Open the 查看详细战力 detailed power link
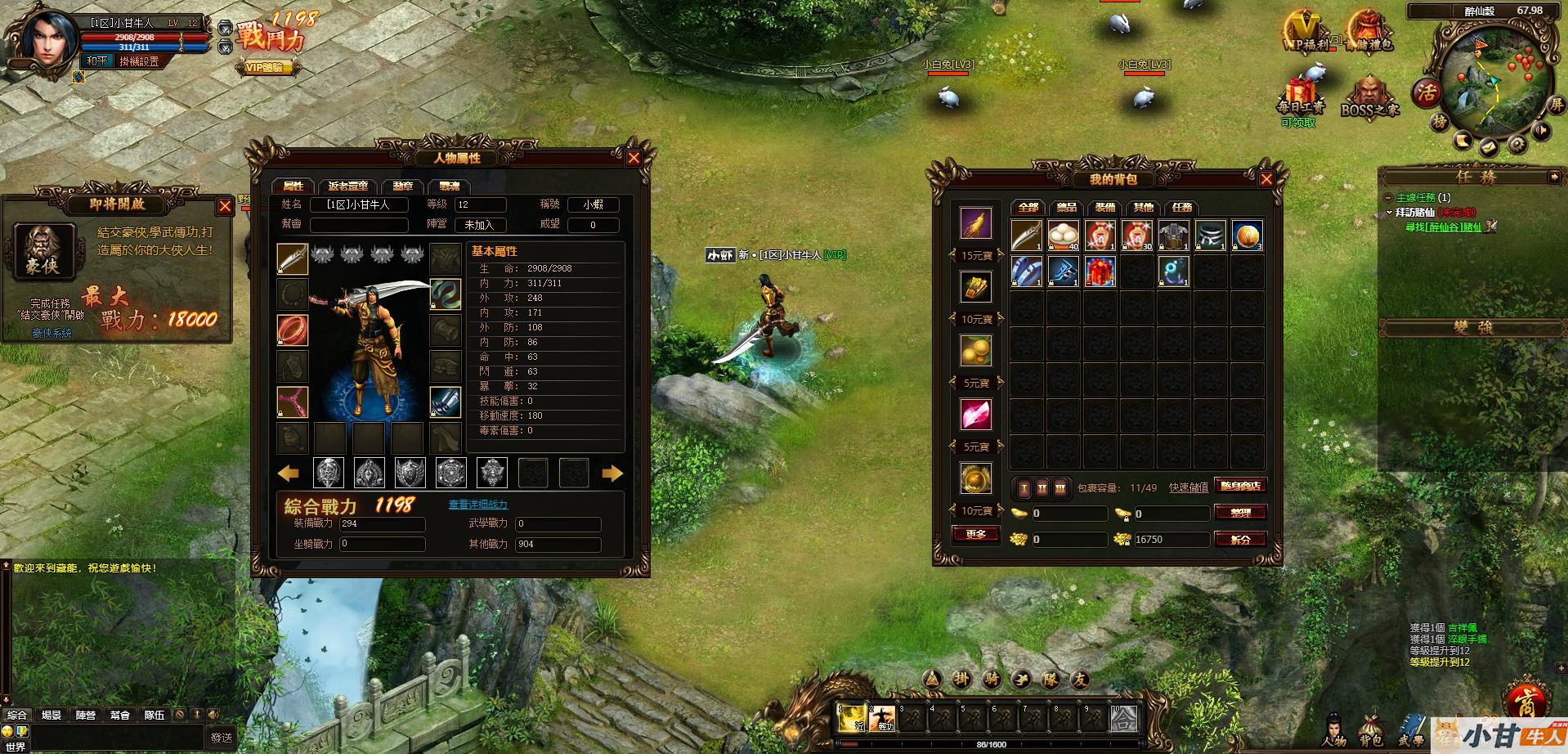The image size is (1568, 754). [478, 505]
